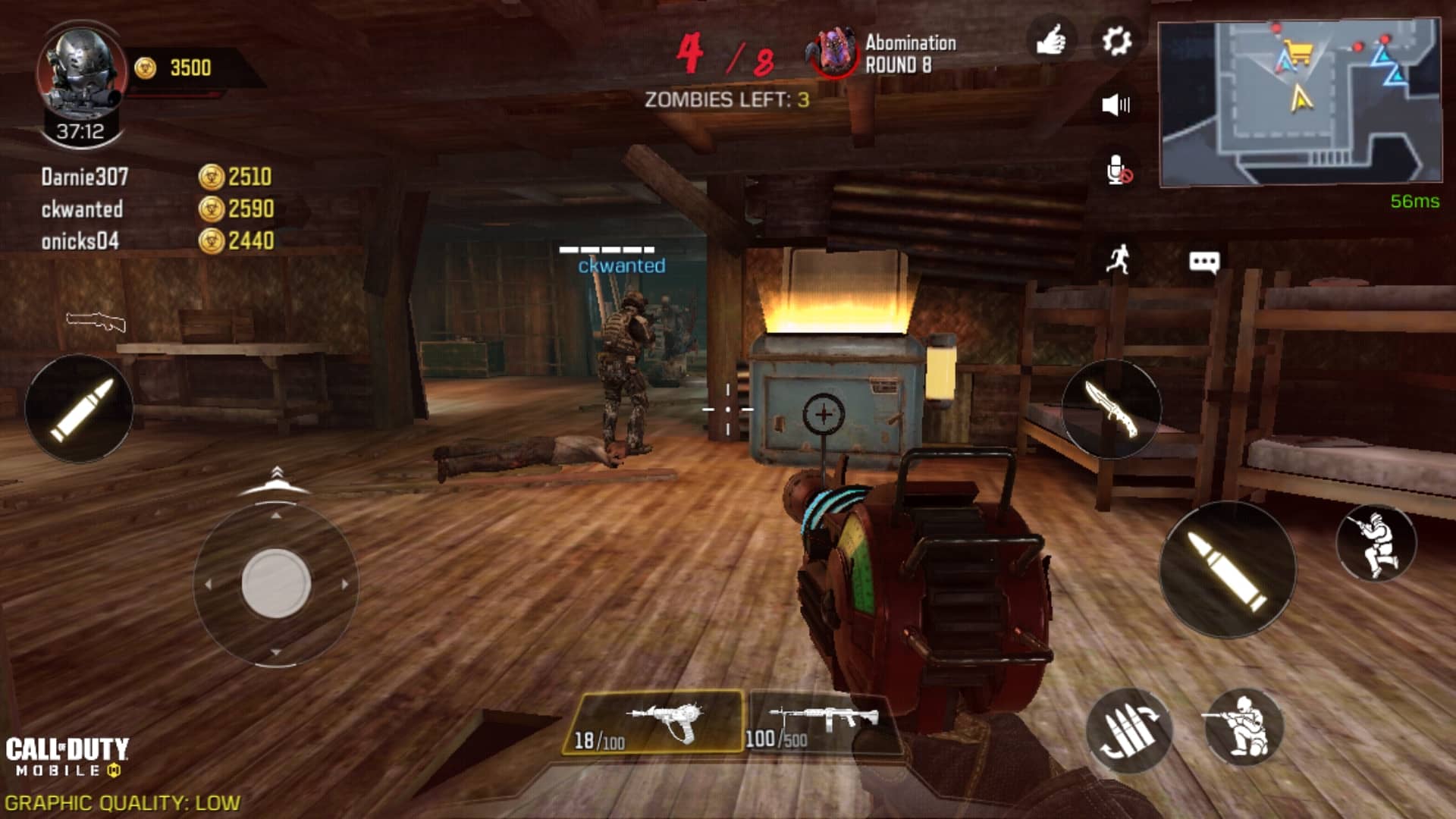
Task: Fire with the large right bullet button
Action: click(x=1227, y=570)
